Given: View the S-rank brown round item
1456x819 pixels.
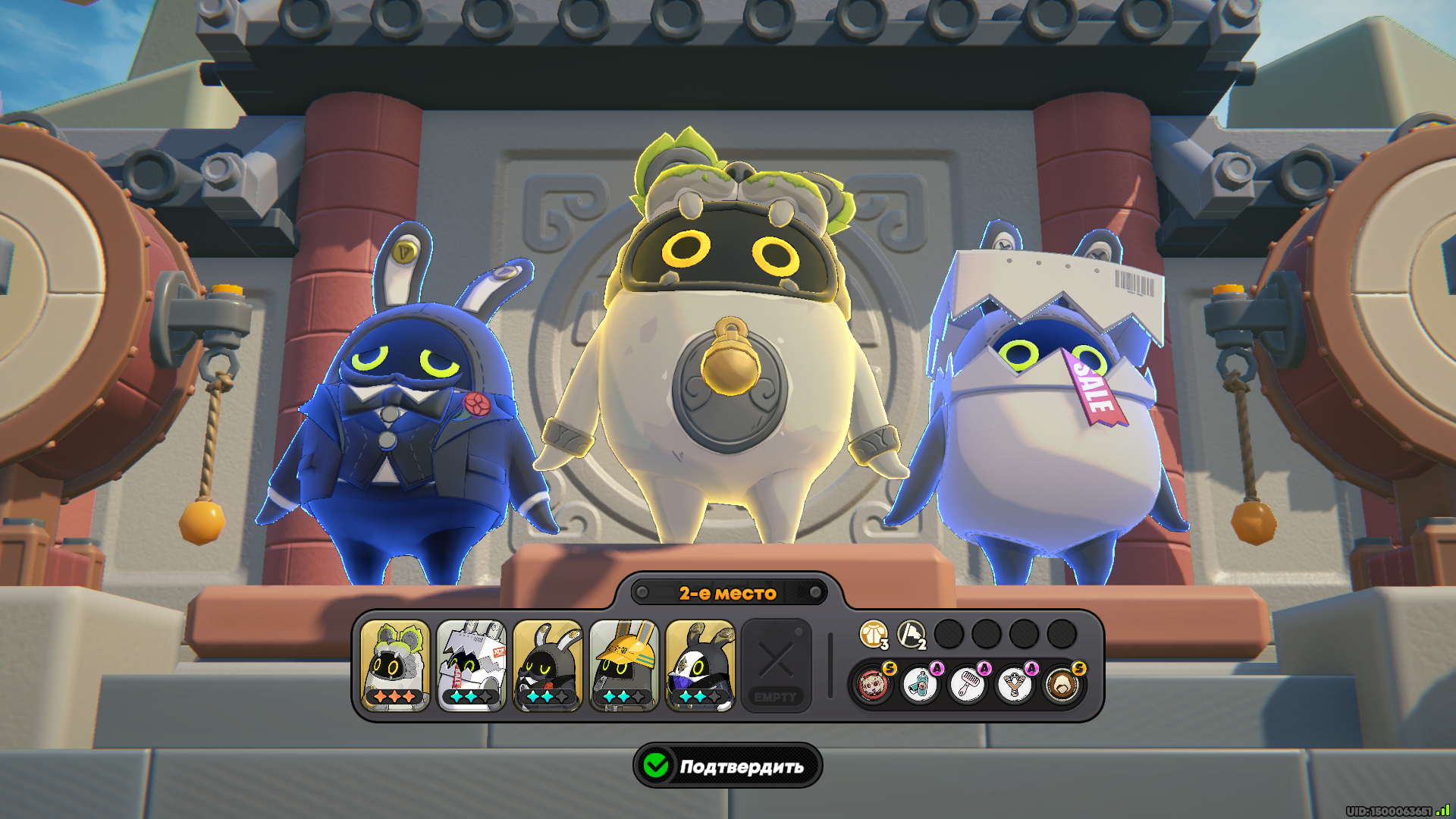Looking at the screenshot, I should tap(1062, 685).
